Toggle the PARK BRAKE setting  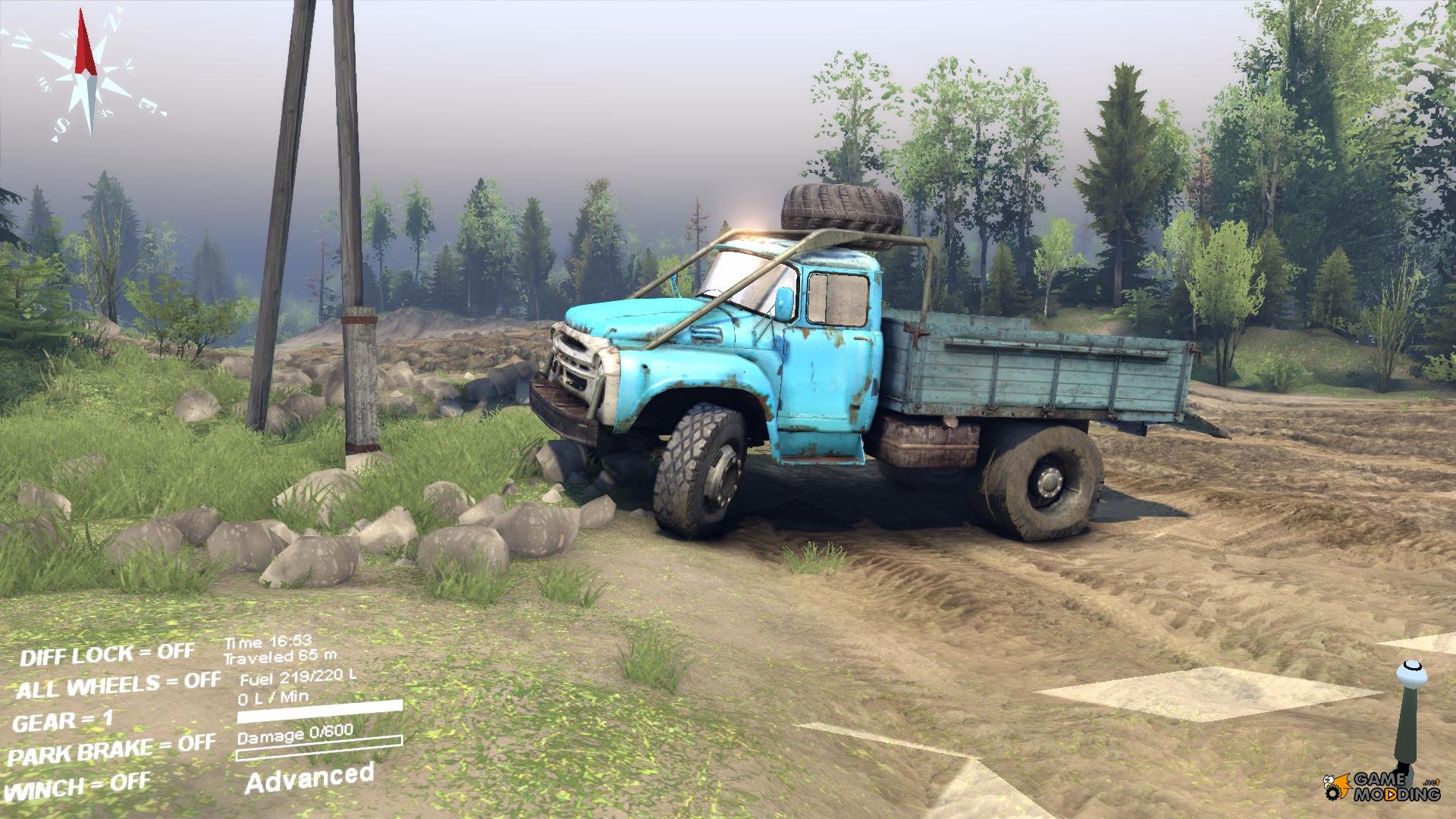tap(111, 750)
